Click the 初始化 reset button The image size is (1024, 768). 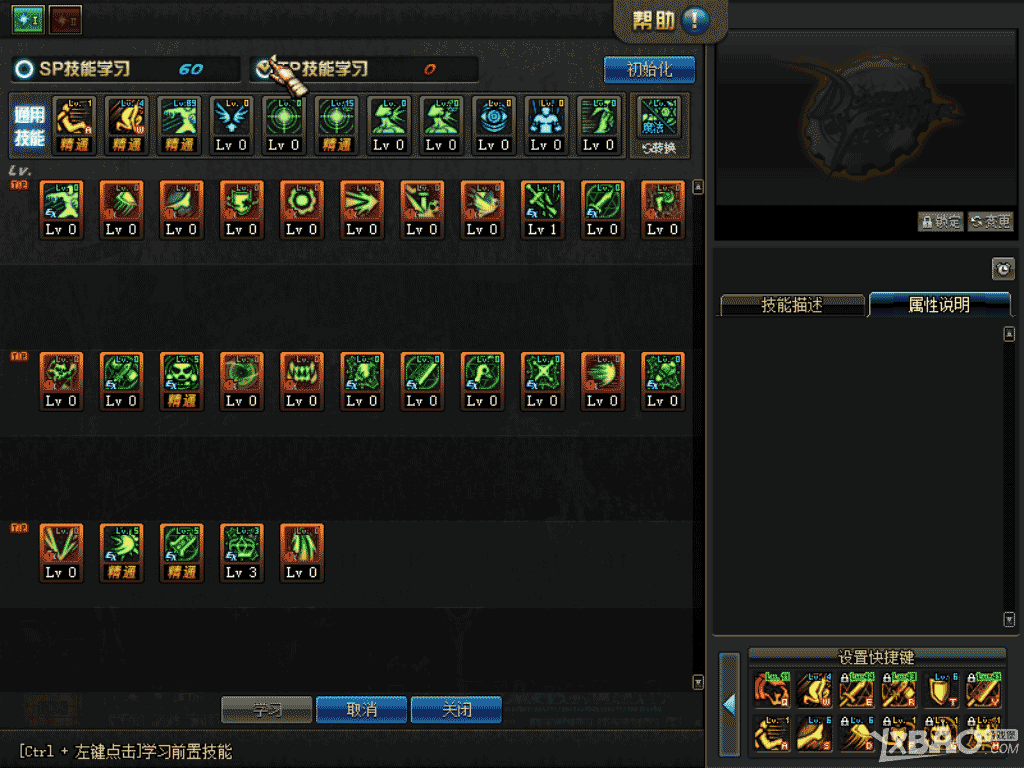pos(649,70)
